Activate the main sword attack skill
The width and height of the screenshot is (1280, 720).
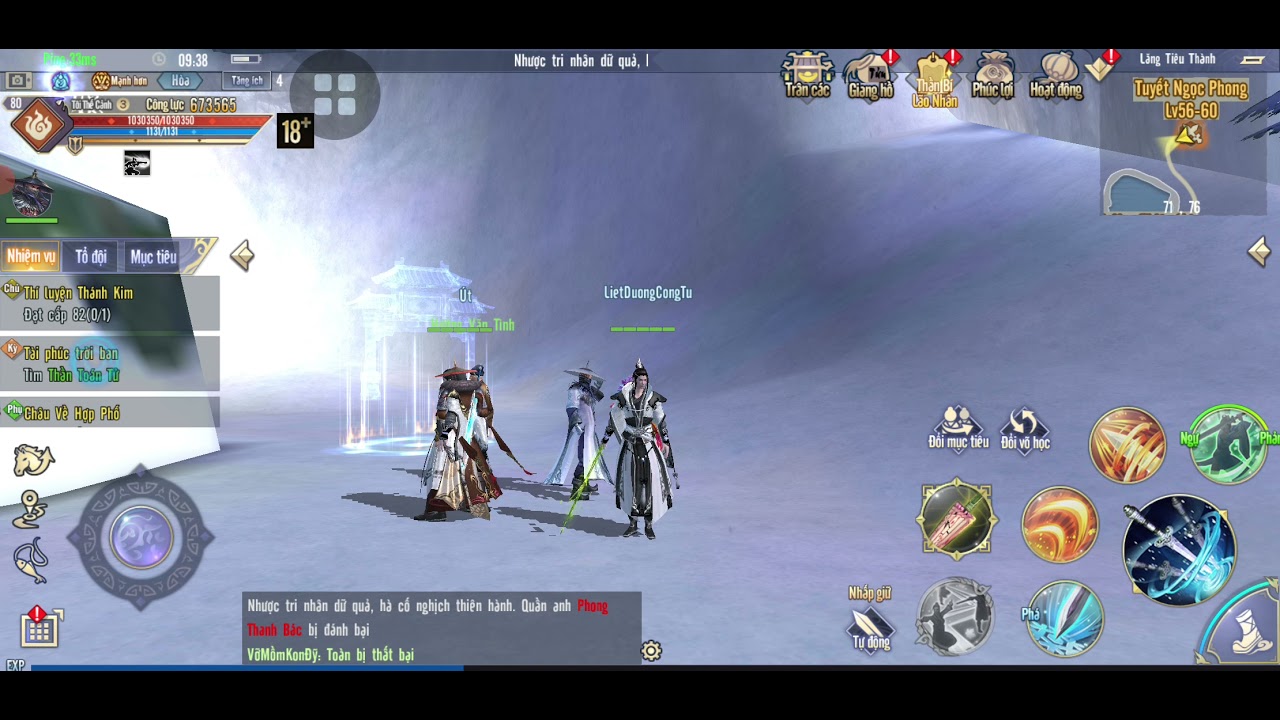click(1179, 549)
